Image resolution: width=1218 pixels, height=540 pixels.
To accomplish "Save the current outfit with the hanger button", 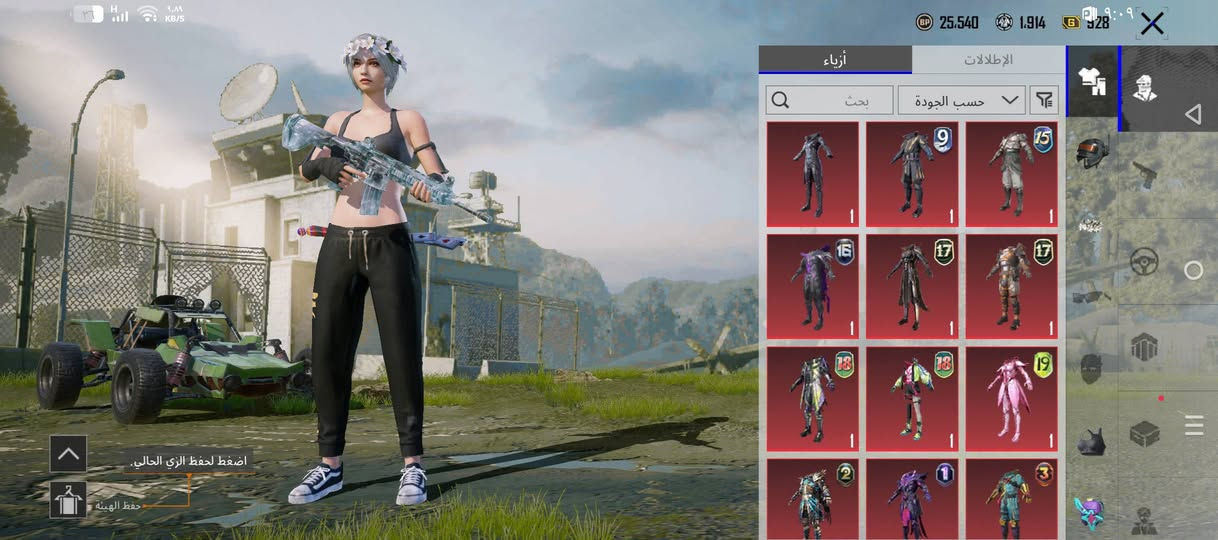I will 68,500.
